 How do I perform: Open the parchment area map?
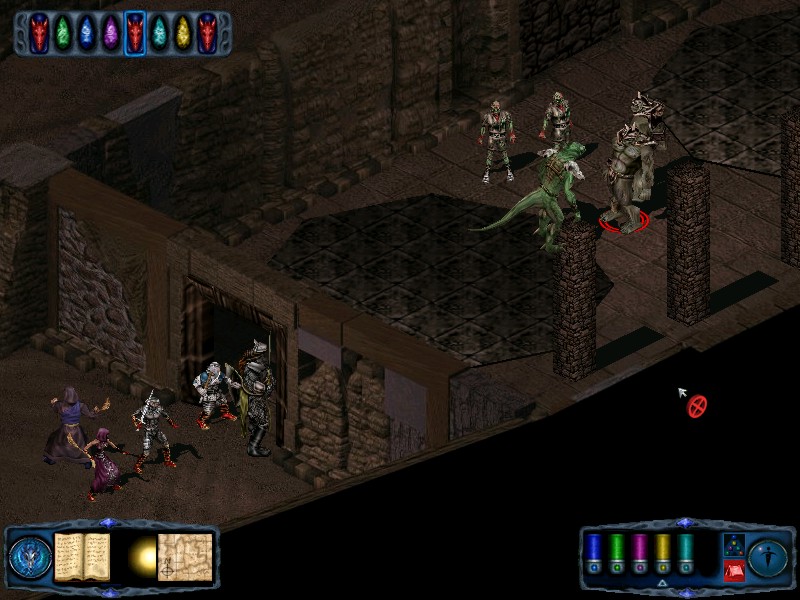[x=184, y=556]
